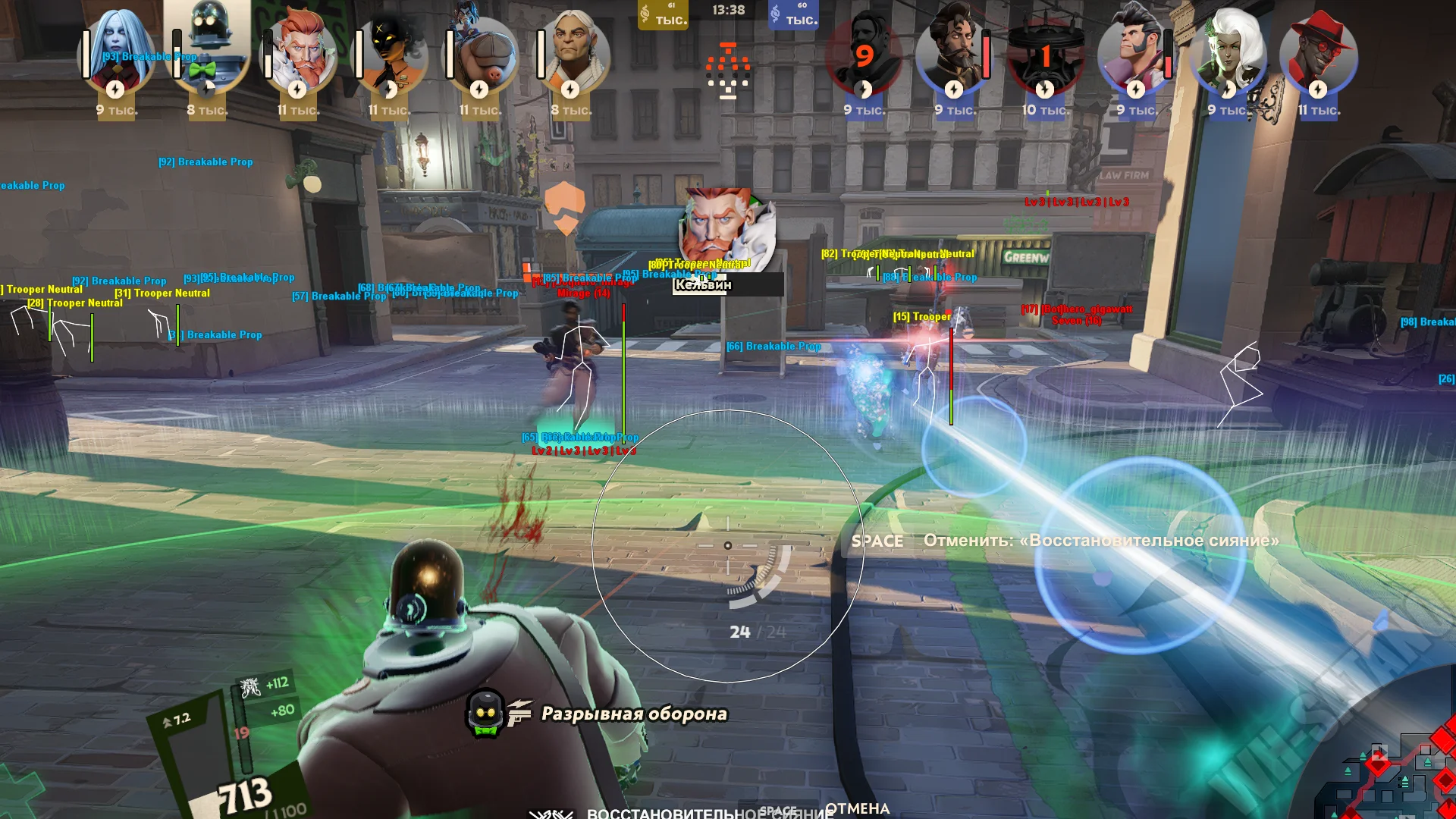Image resolution: width=1456 pixels, height=819 pixels.
Task: Click the blue team souls total badge
Action: [793, 14]
